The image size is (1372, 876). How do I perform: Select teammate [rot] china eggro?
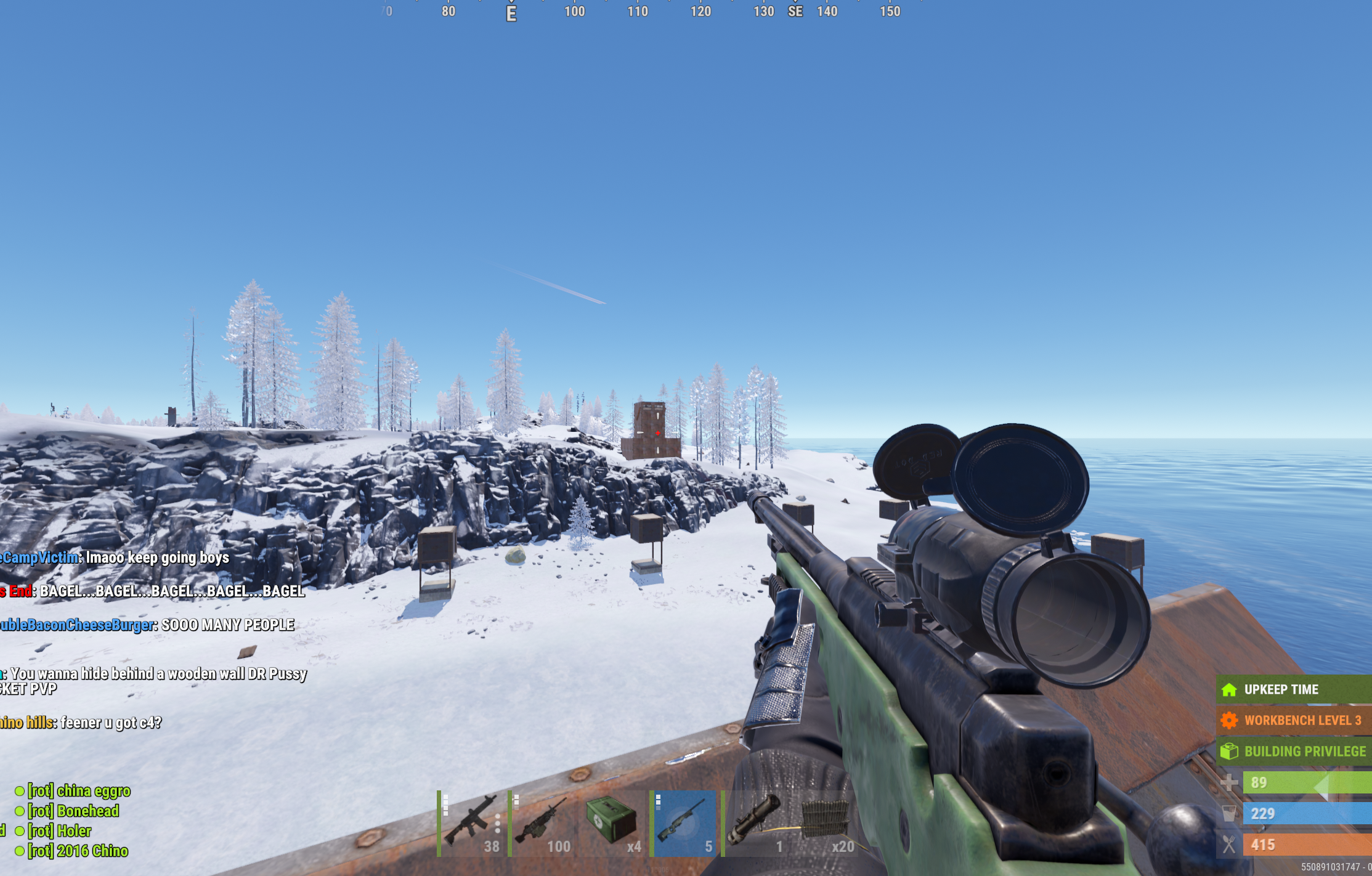click(78, 791)
